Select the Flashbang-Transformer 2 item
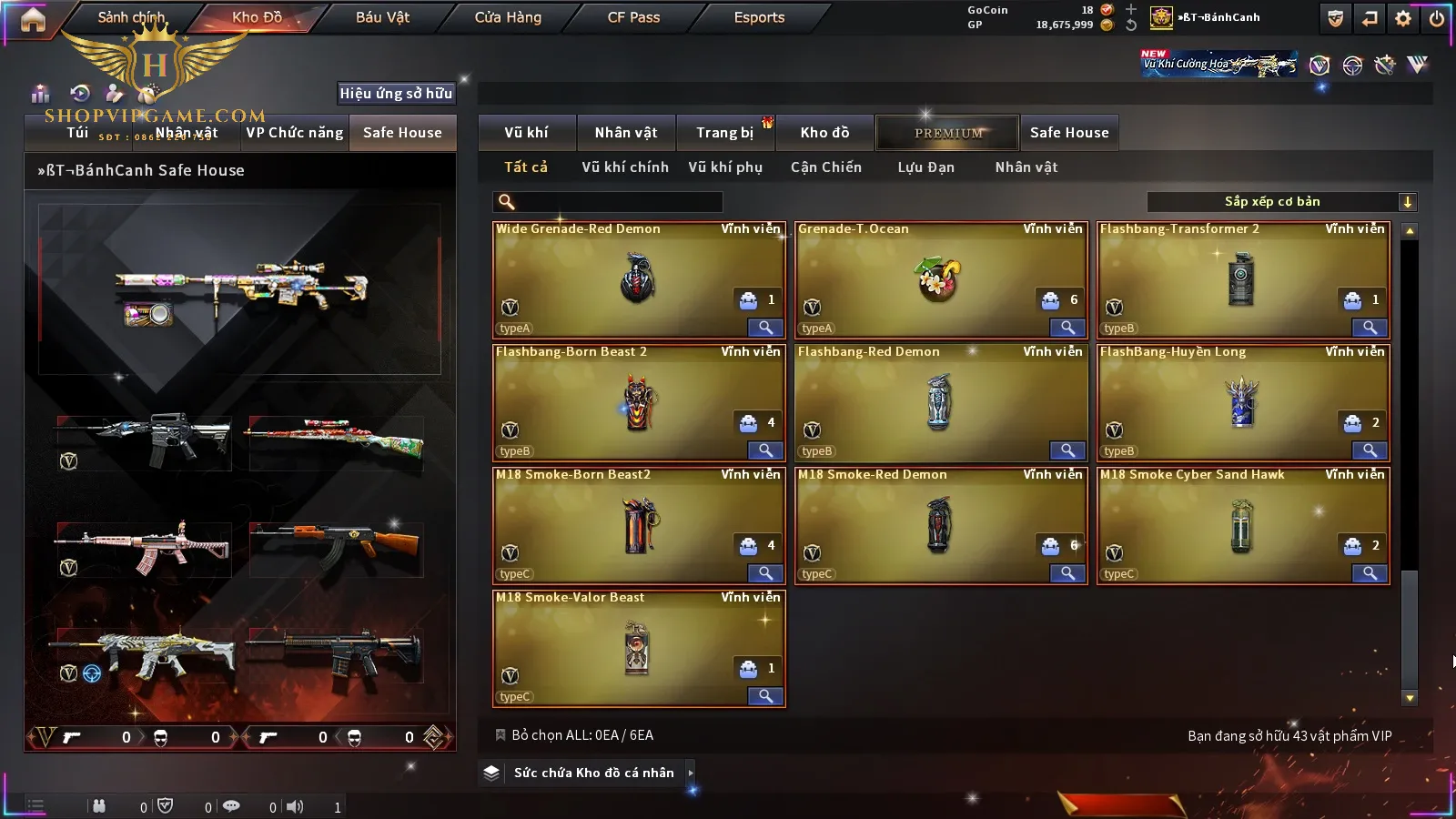Viewport: 1456px width, 819px height. (1241, 279)
